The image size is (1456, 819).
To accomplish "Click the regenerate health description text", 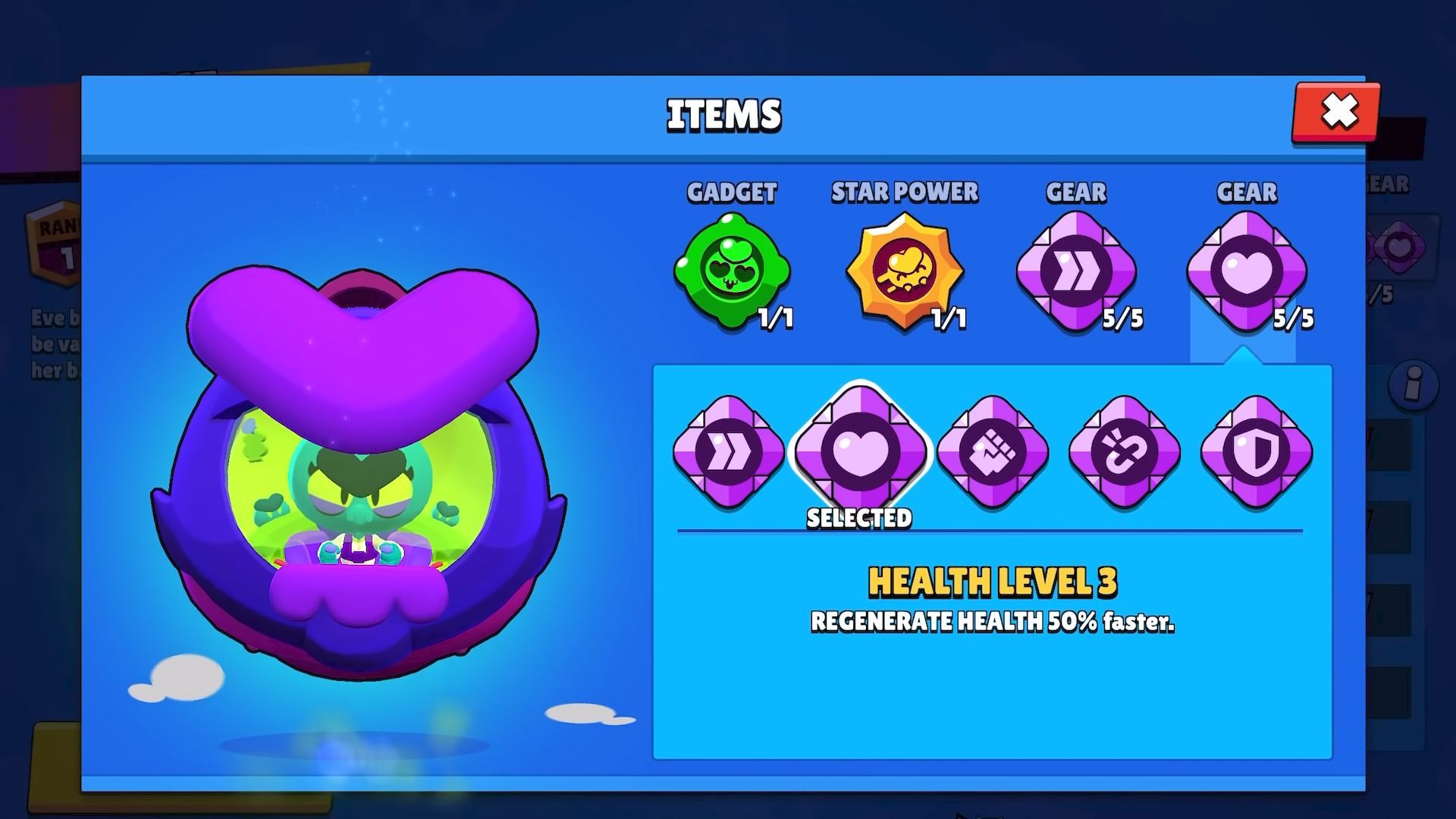I will pos(994,623).
